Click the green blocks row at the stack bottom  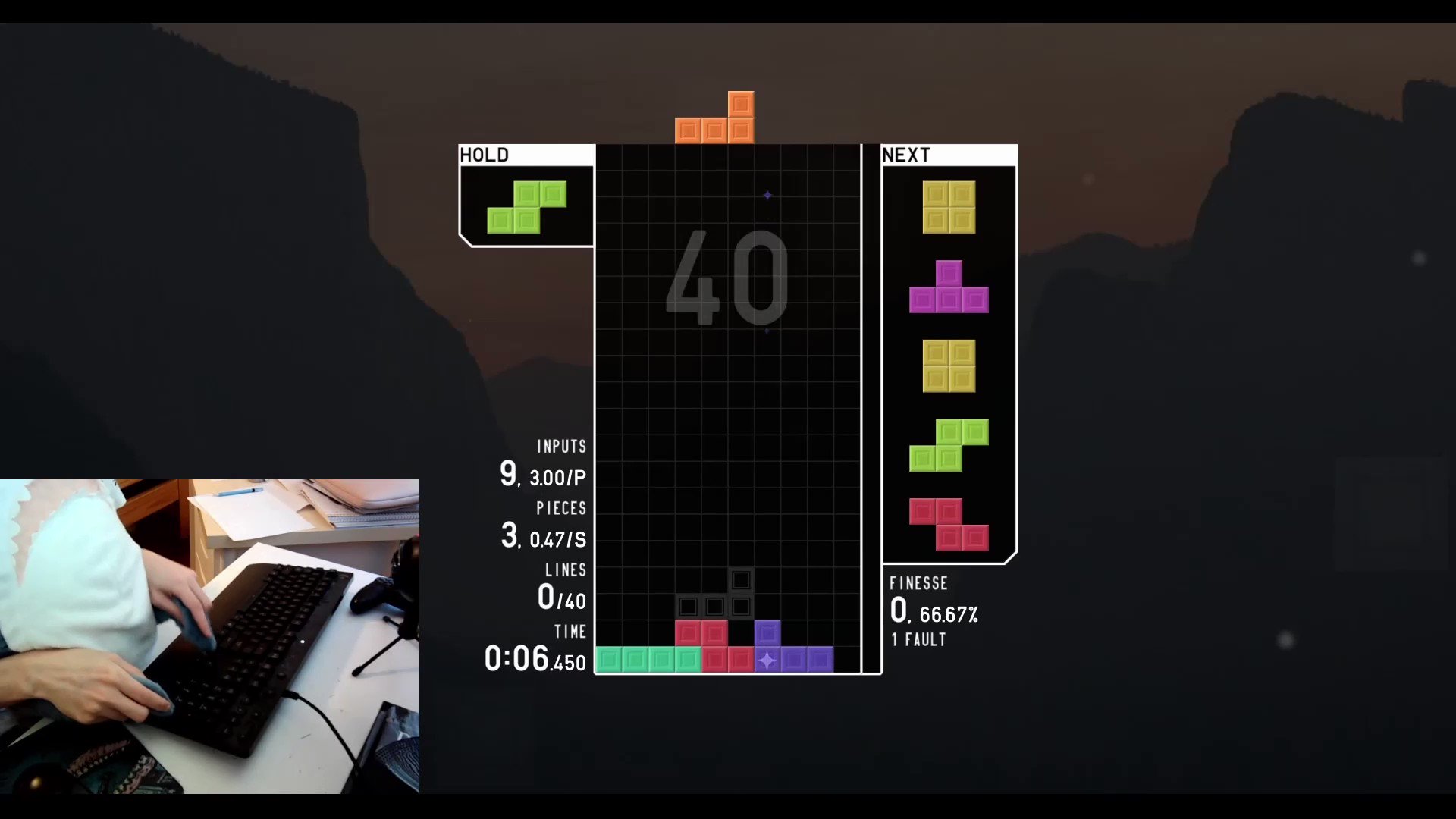click(648, 659)
